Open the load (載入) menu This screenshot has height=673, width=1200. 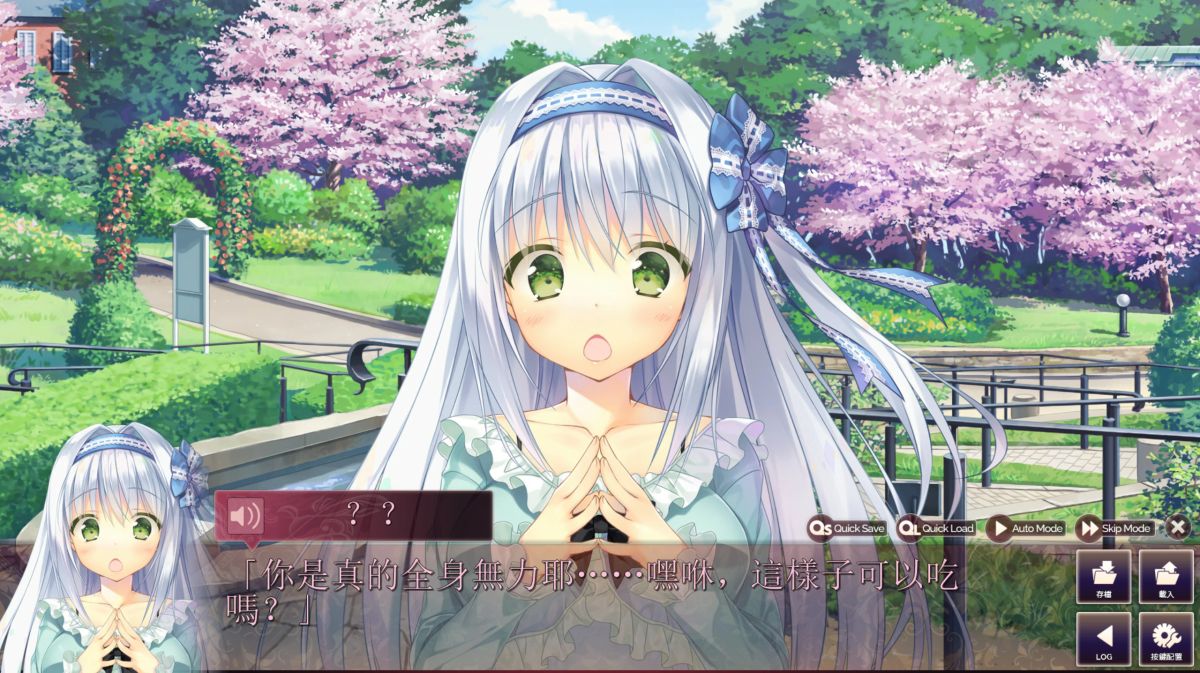(x=1166, y=576)
